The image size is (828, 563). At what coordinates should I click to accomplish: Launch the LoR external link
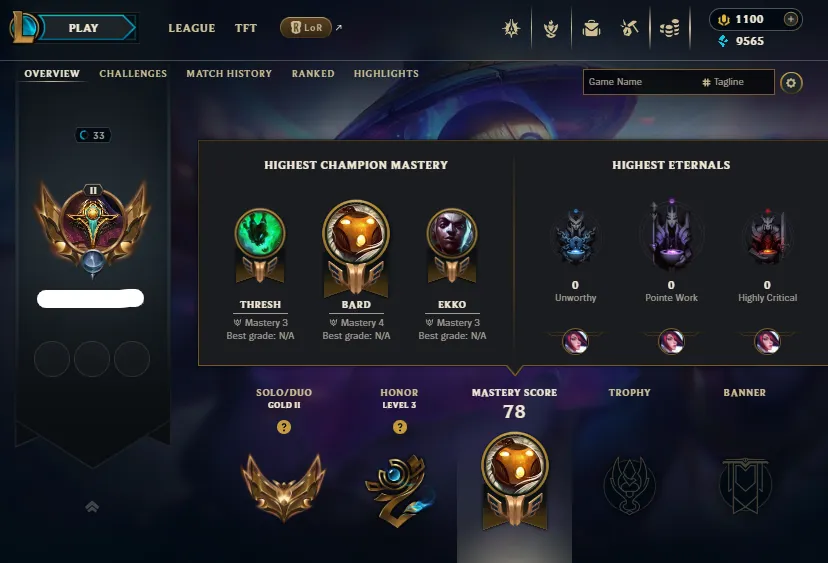pos(306,28)
